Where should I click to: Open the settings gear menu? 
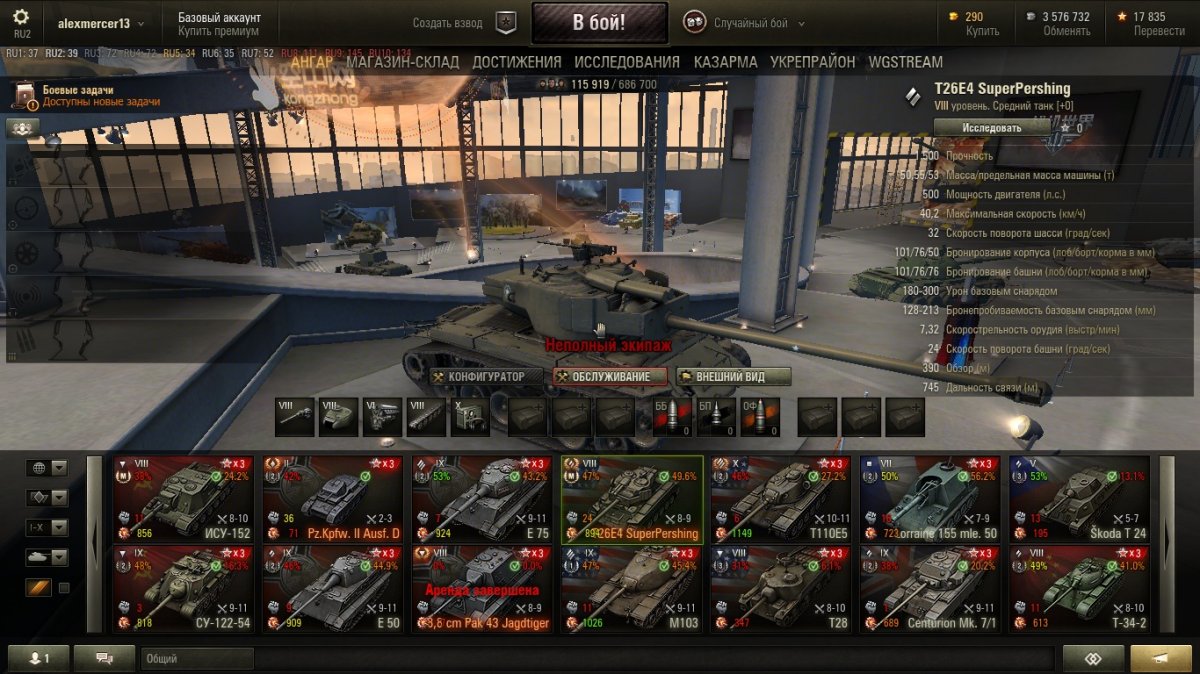[22, 17]
